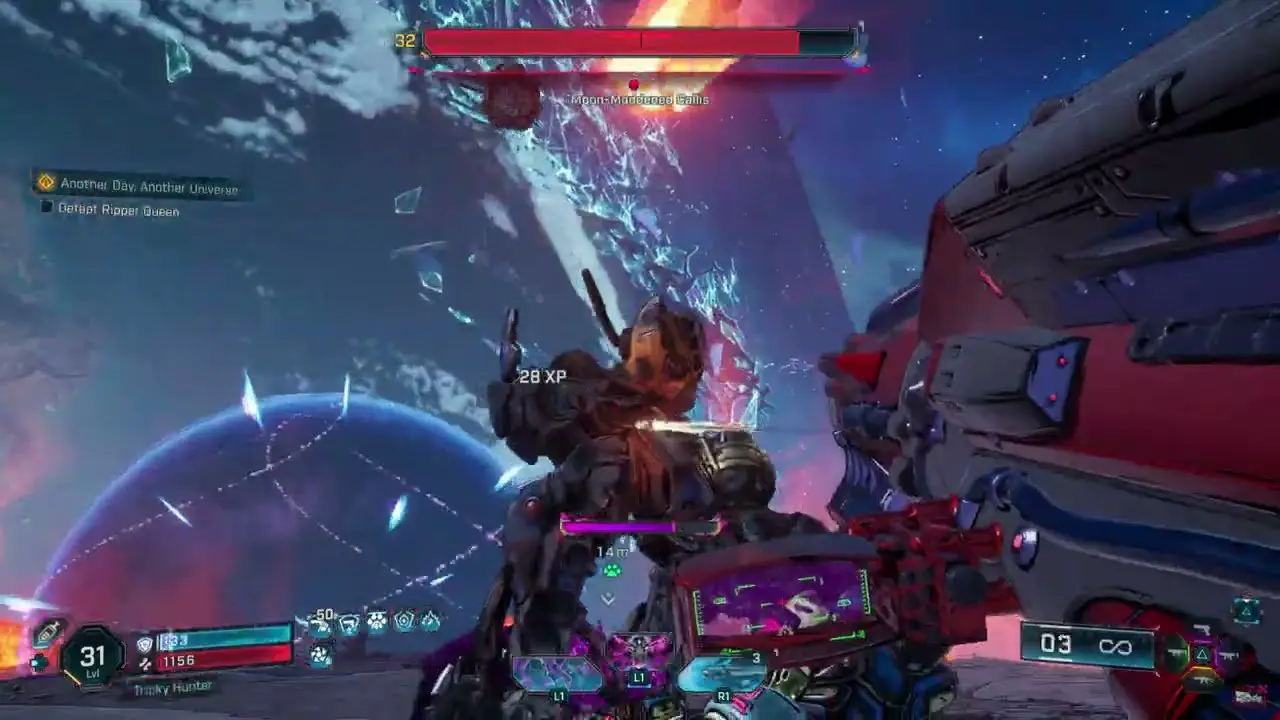Image resolution: width=1280 pixels, height=720 pixels.
Task: Check the buff icon marked 50
Action: 321,624
